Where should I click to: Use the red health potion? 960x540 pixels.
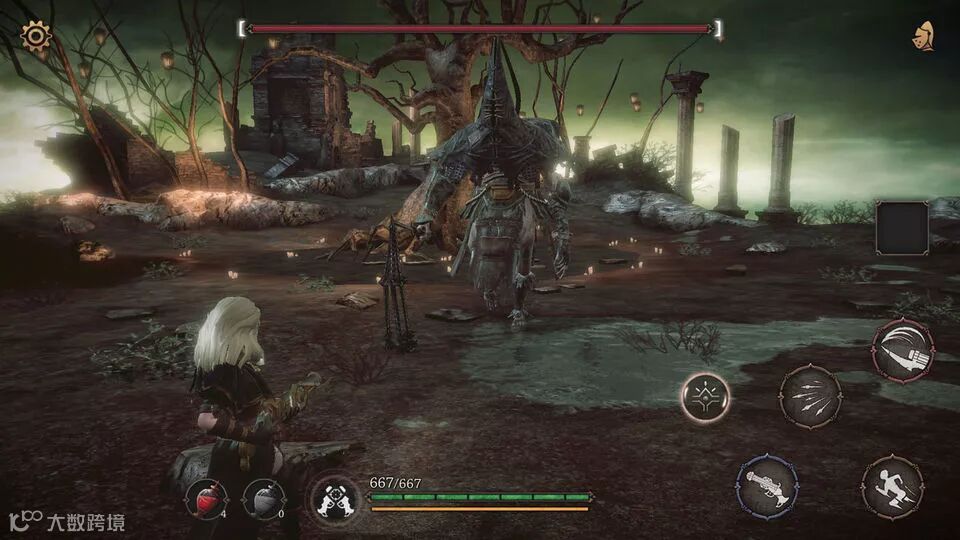pyautogui.click(x=206, y=498)
